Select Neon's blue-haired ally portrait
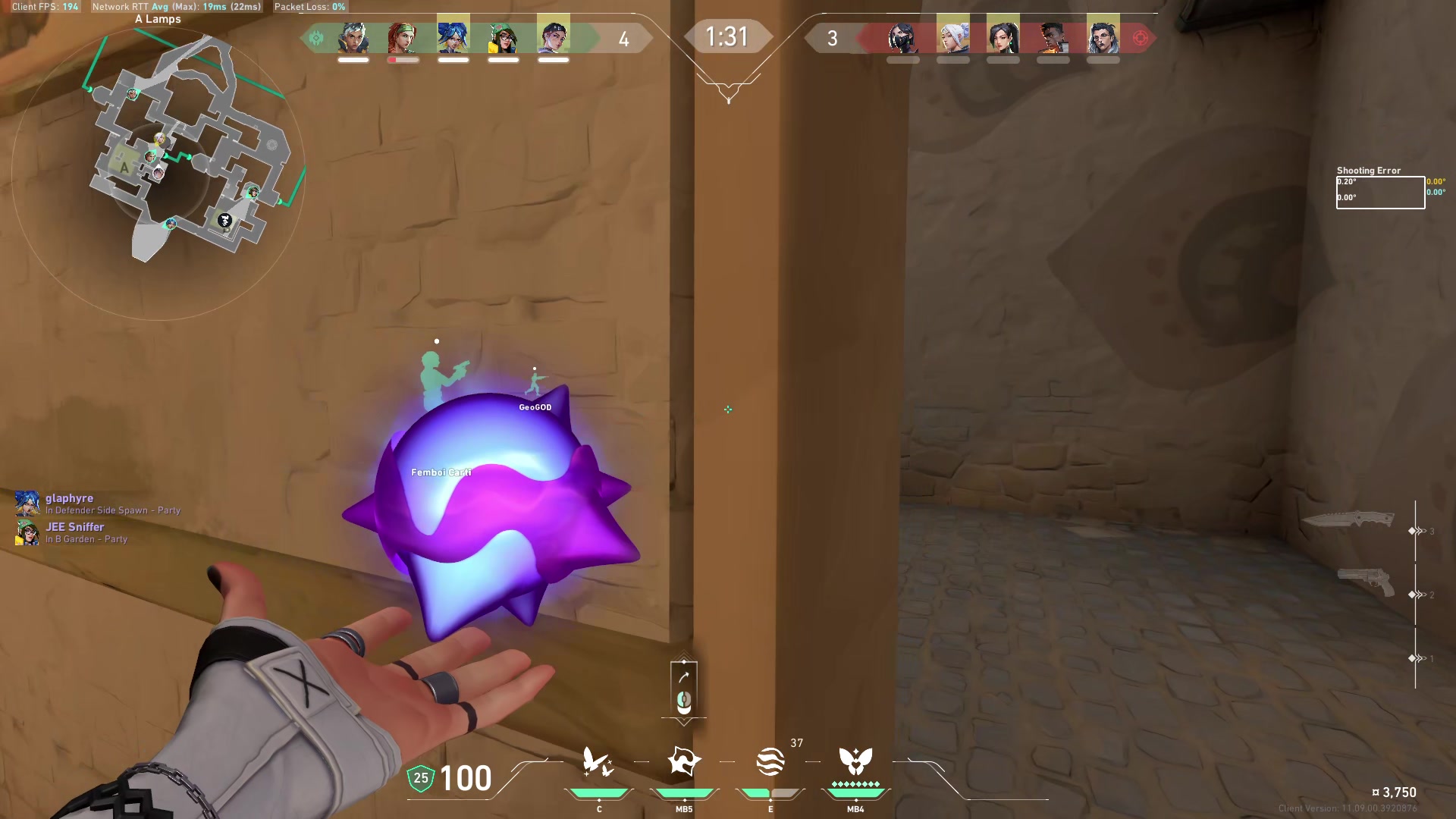This screenshot has width=1456, height=819. (x=453, y=36)
